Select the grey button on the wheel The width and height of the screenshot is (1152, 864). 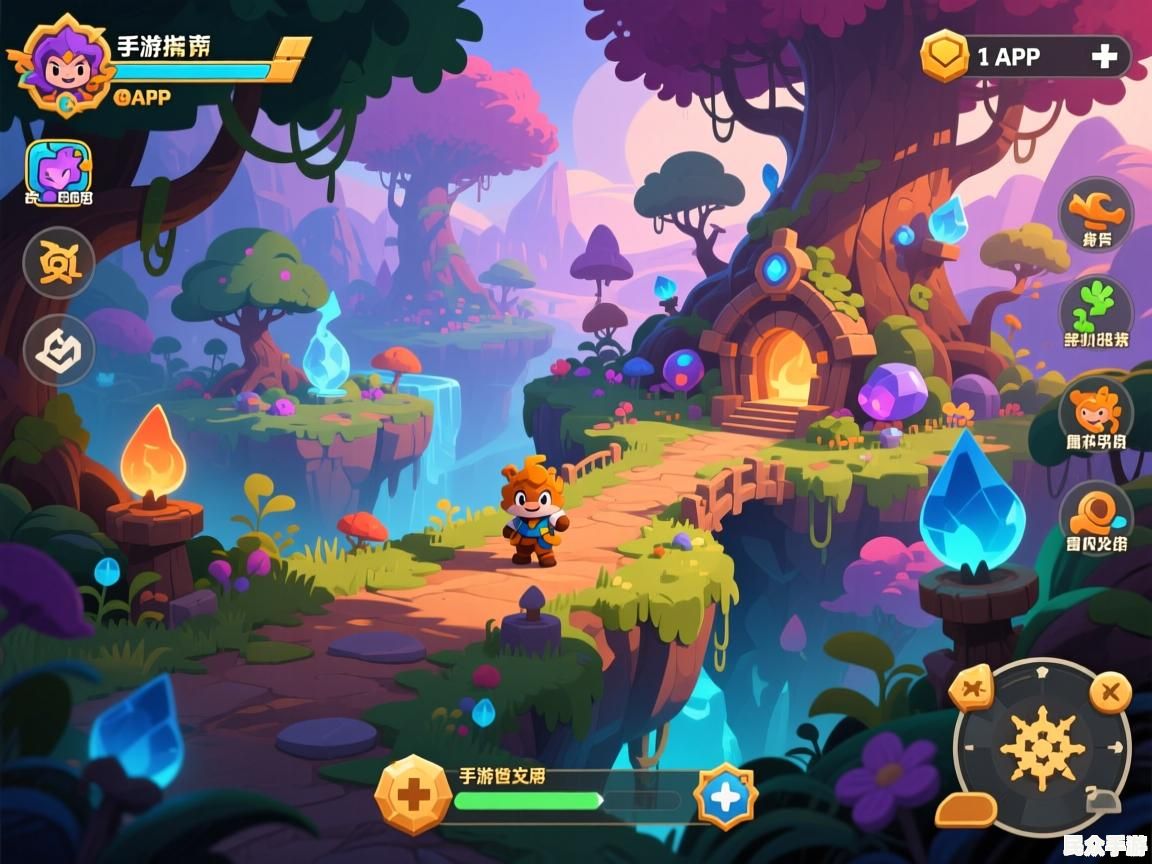tap(1102, 800)
